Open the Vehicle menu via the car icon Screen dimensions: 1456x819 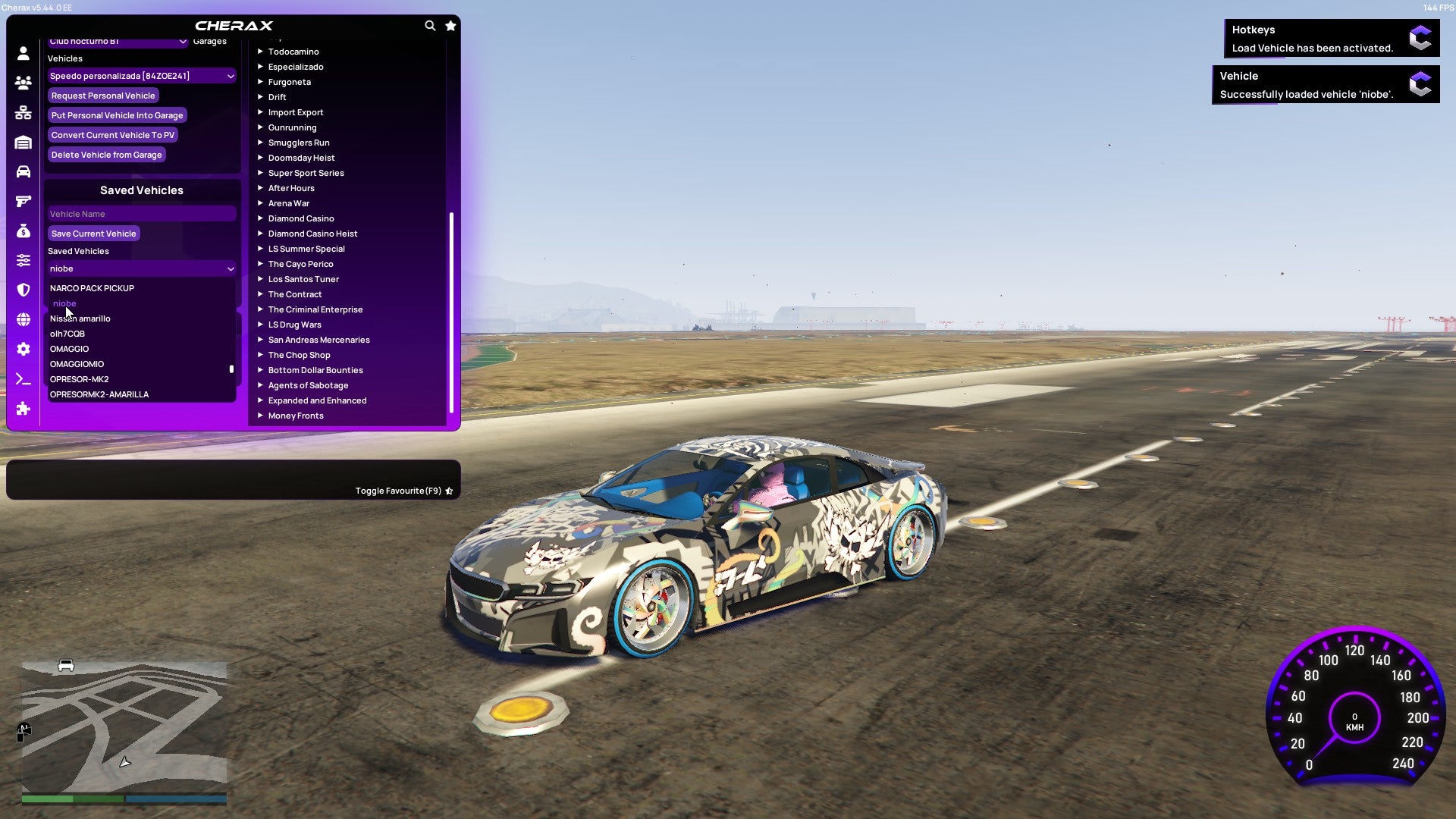pyautogui.click(x=23, y=171)
